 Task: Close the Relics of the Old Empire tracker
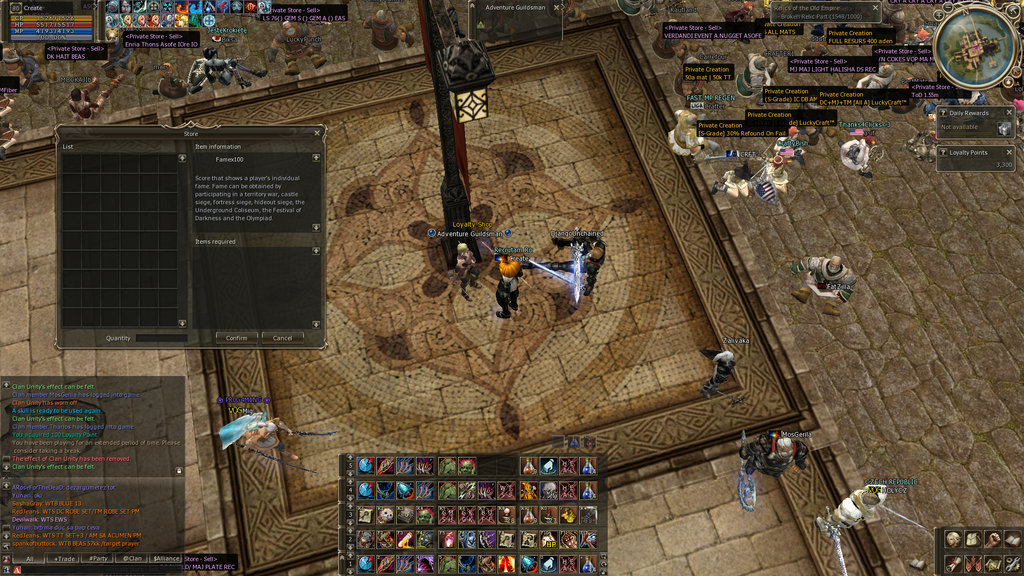pos(875,7)
